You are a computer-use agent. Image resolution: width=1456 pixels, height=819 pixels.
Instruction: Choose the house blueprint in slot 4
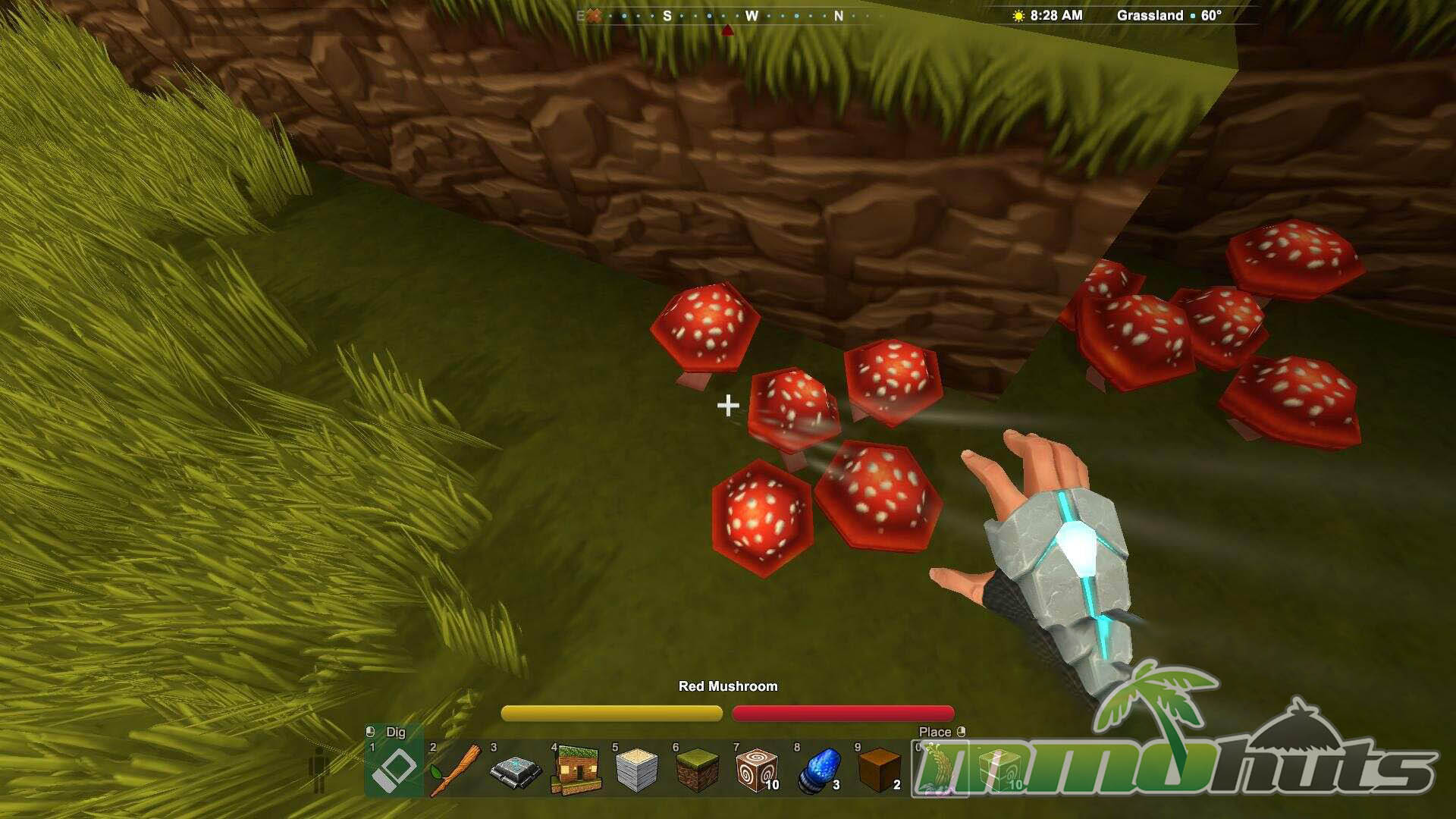pyautogui.click(x=576, y=769)
